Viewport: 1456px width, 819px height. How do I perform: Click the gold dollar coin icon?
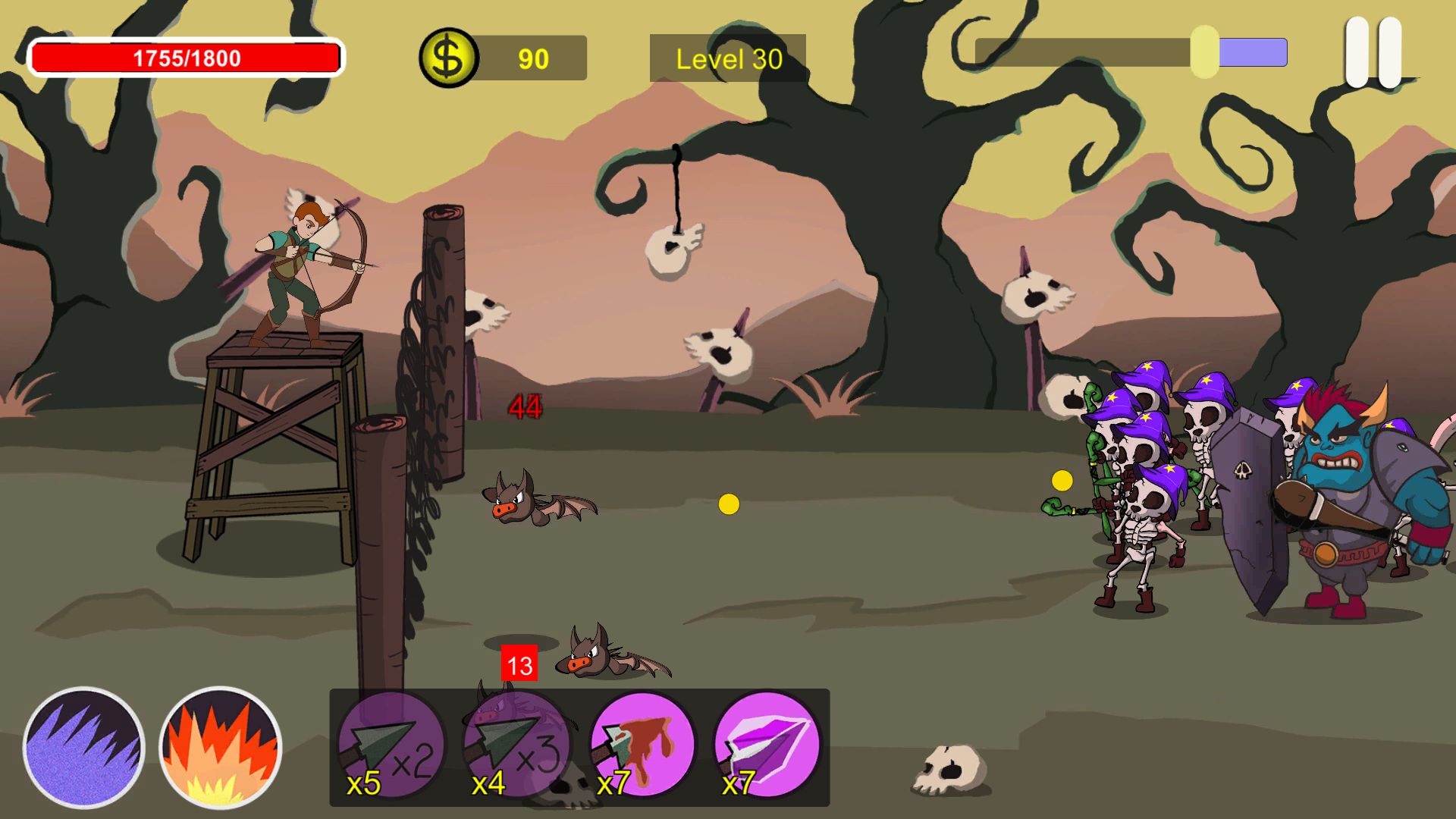point(448,58)
